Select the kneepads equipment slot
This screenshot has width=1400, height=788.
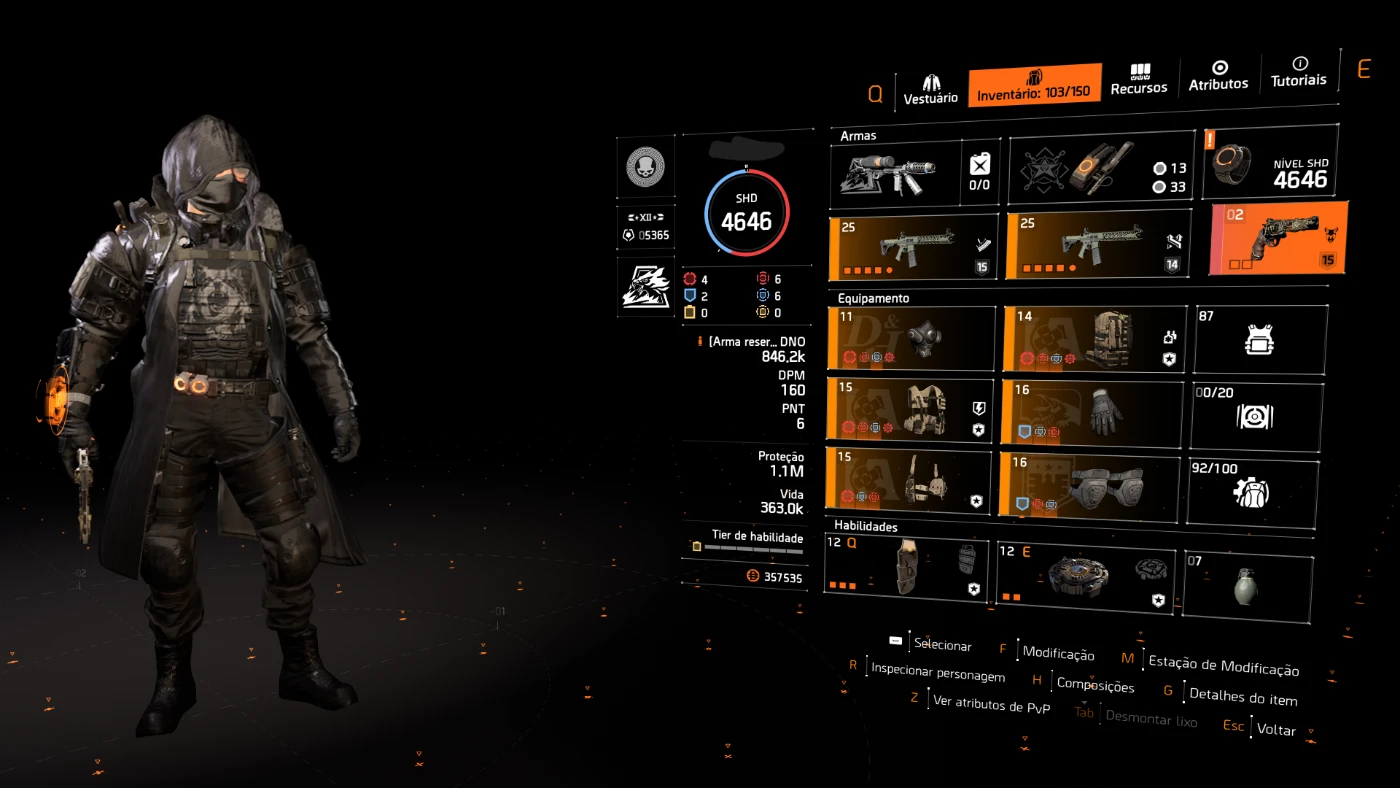[x=1088, y=485]
